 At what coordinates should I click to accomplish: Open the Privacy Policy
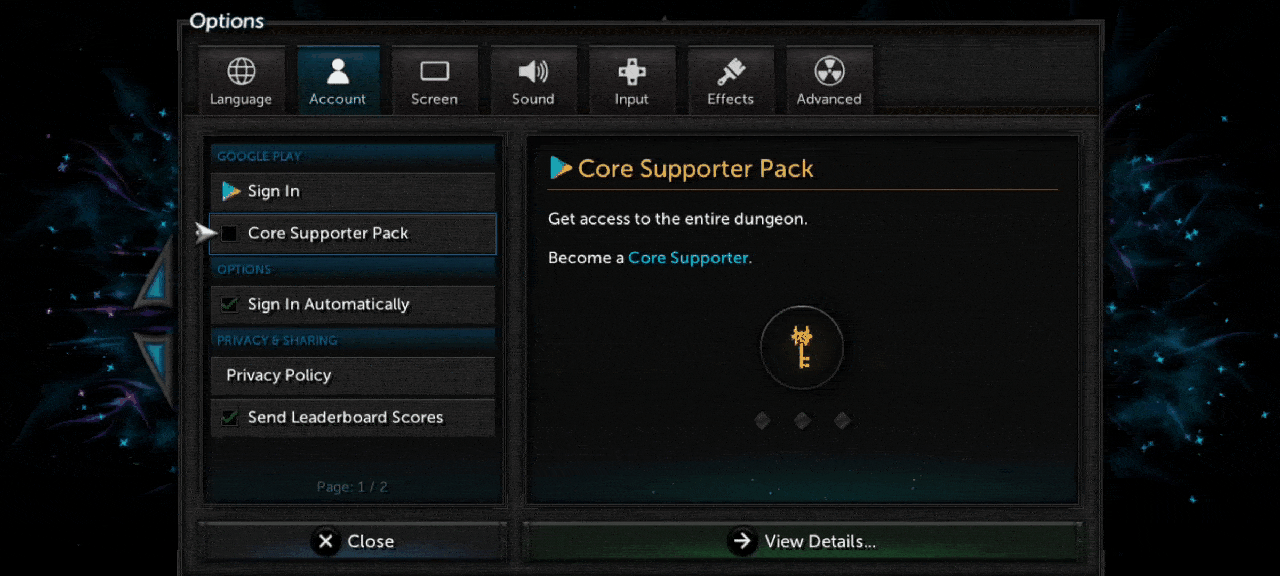click(353, 375)
